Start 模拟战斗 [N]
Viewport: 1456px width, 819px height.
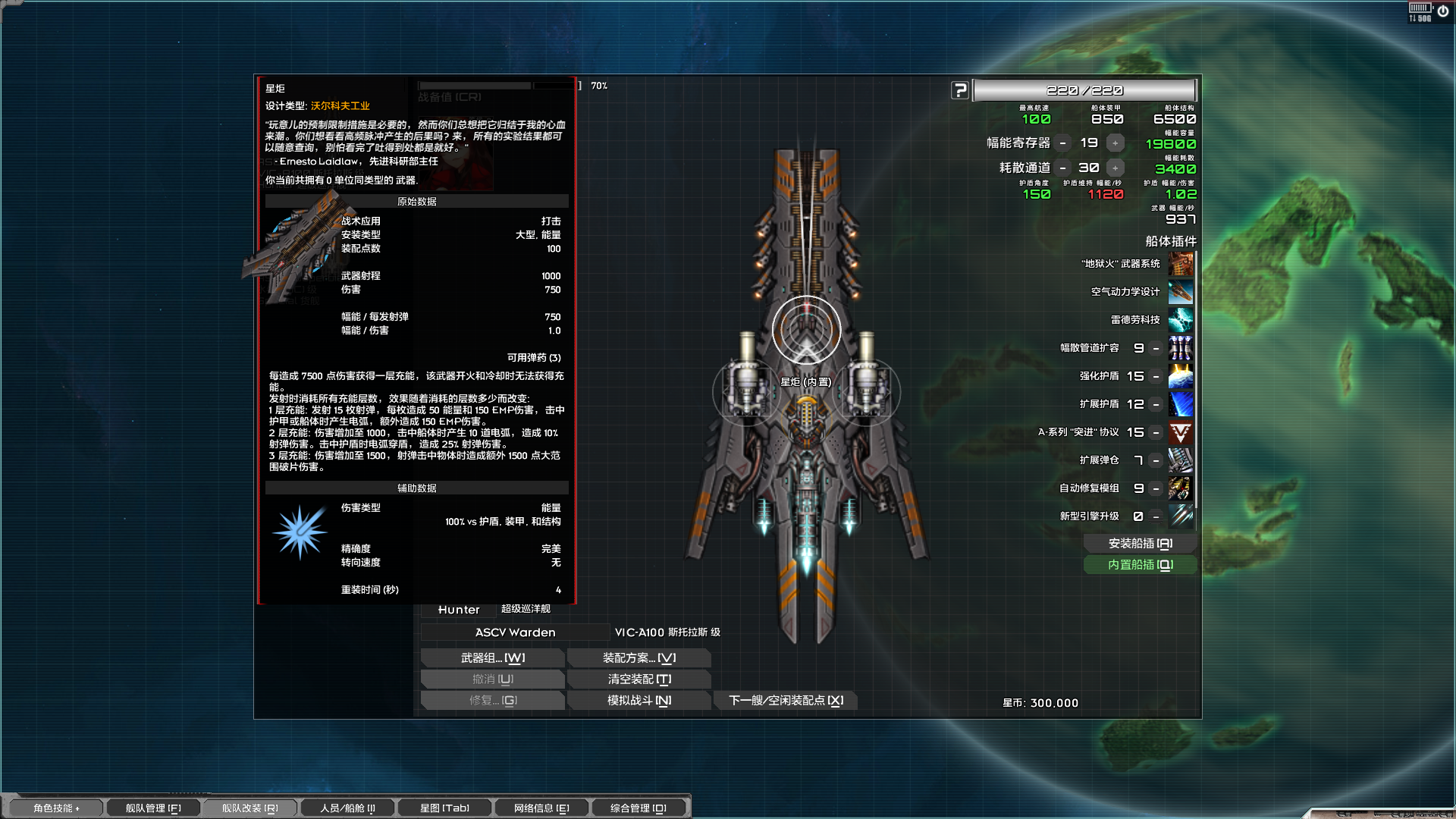click(639, 700)
